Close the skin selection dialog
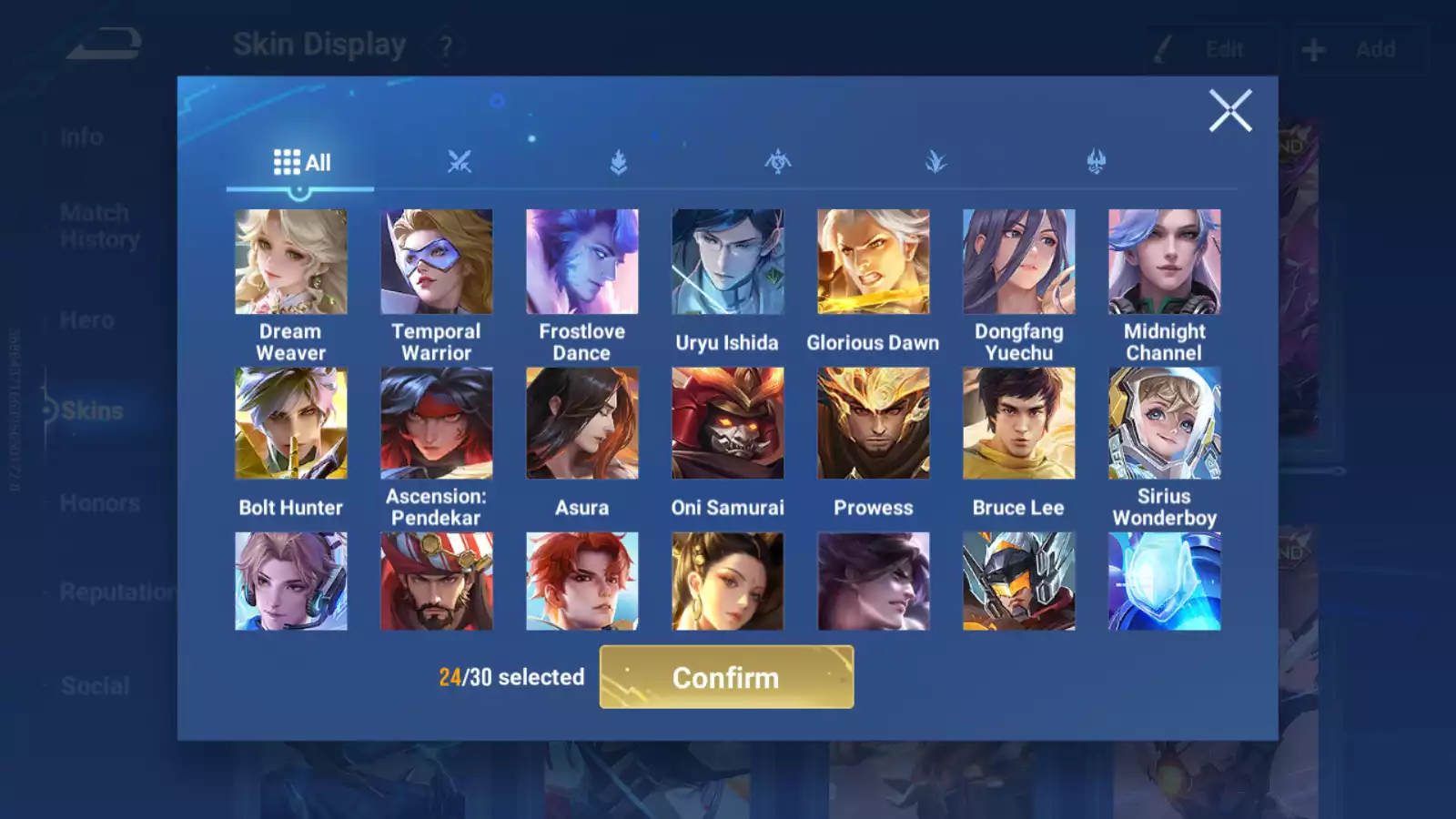Viewport: 1456px width, 819px height. 1230,111
